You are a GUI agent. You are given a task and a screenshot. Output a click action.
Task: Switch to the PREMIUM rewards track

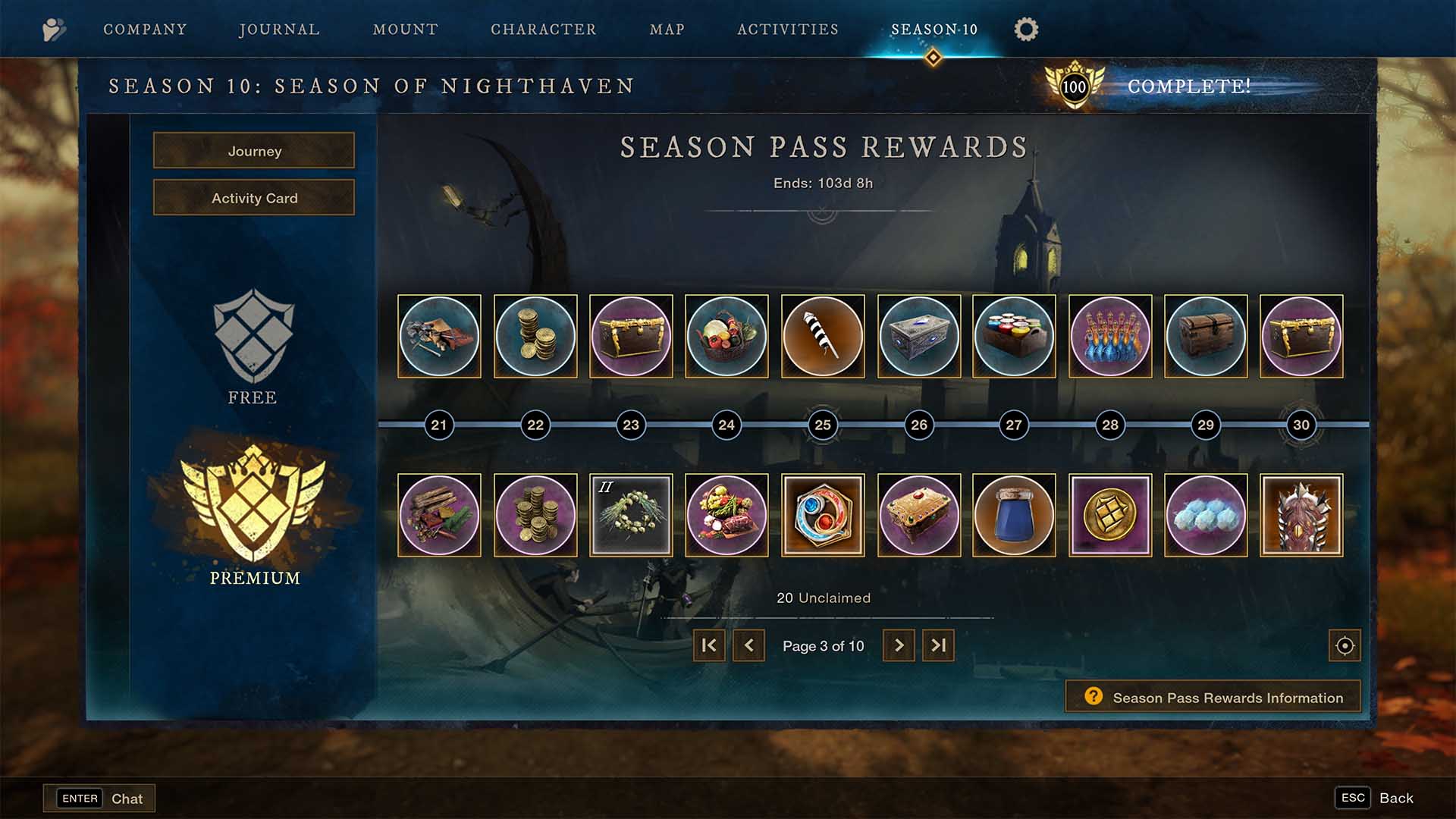click(253, 519)
